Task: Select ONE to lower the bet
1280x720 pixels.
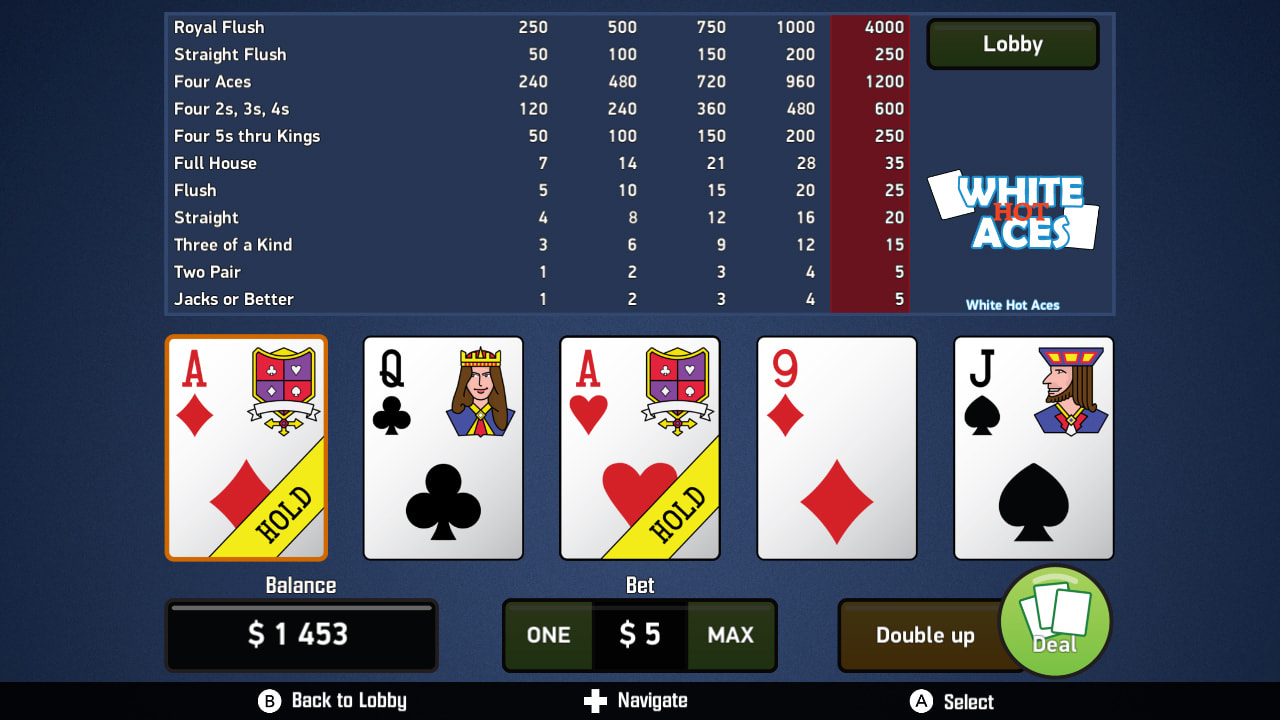Action: [x=549, y=635]
